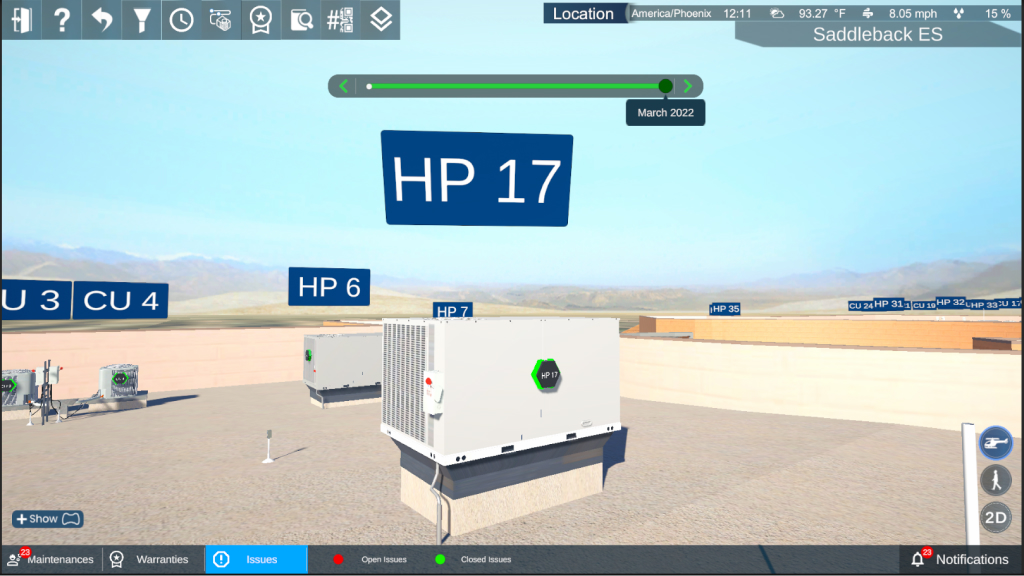Click the hashtag QR code icon
Screen dimensions: 1024x576
[x=340, y=20]
